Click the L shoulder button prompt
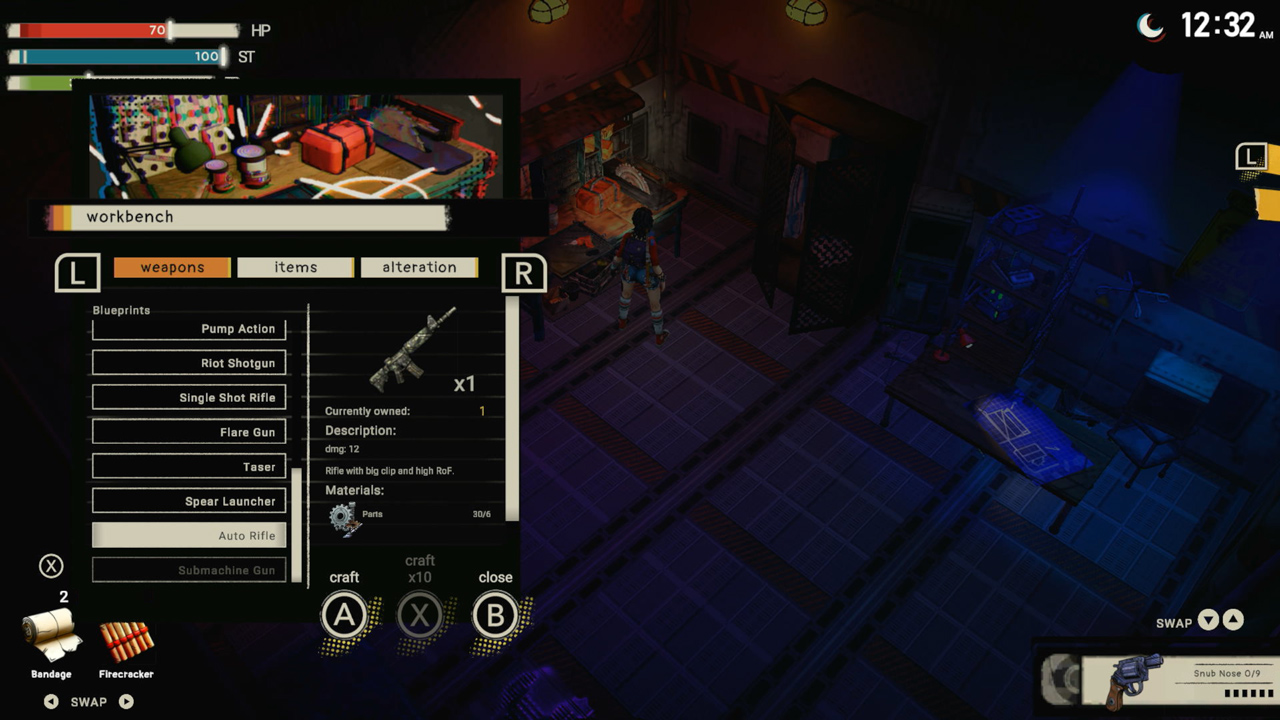The image size is (1280, 720). click(x=77, y=274)
